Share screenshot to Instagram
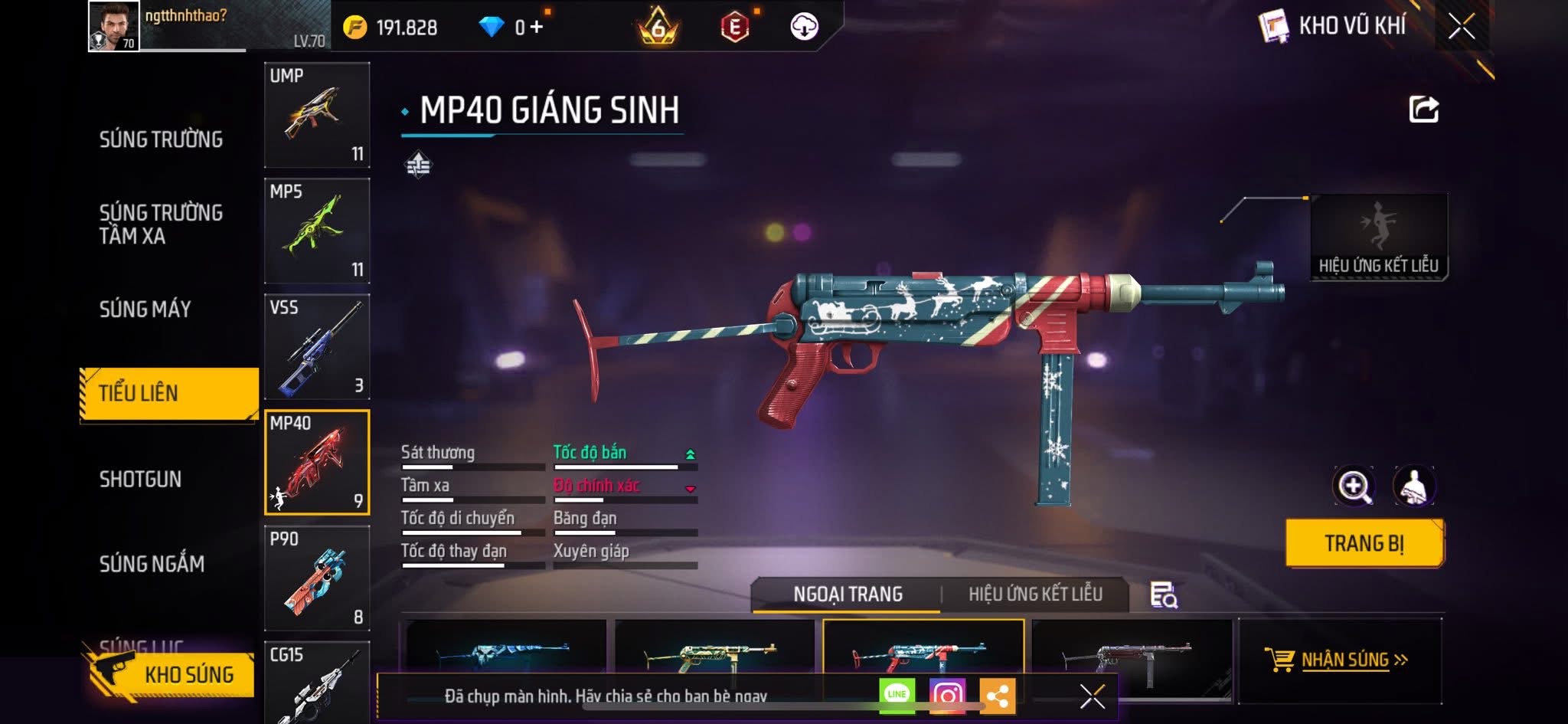The width and height of the screenshot is (1568, 724). [x=946, y=696]
